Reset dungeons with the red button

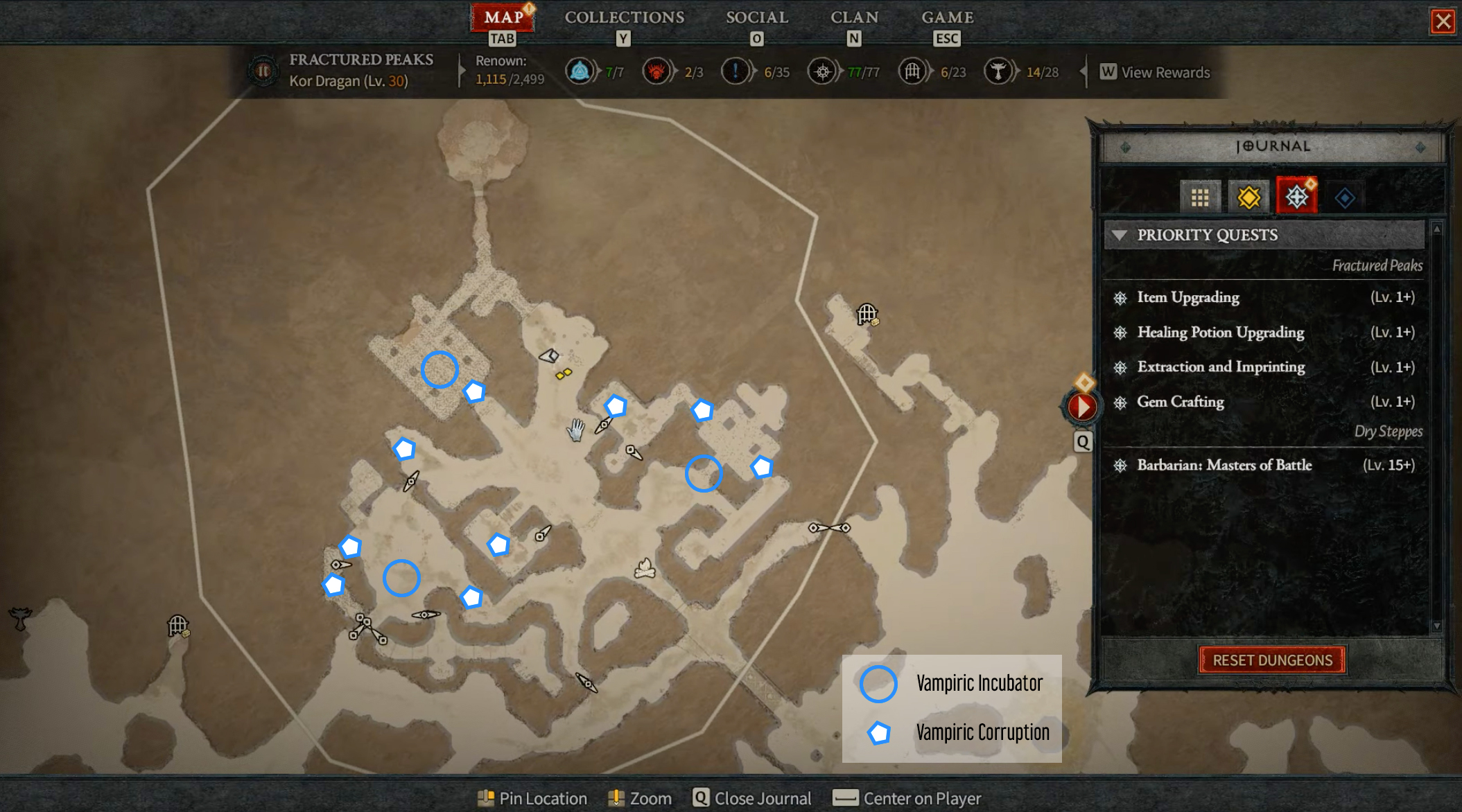coord(1272,660)
